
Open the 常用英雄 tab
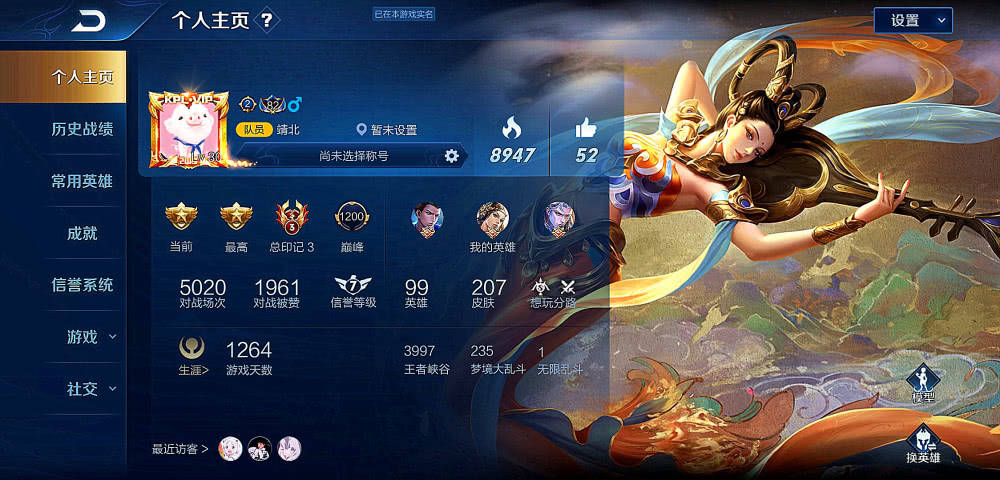coord(82,181)
